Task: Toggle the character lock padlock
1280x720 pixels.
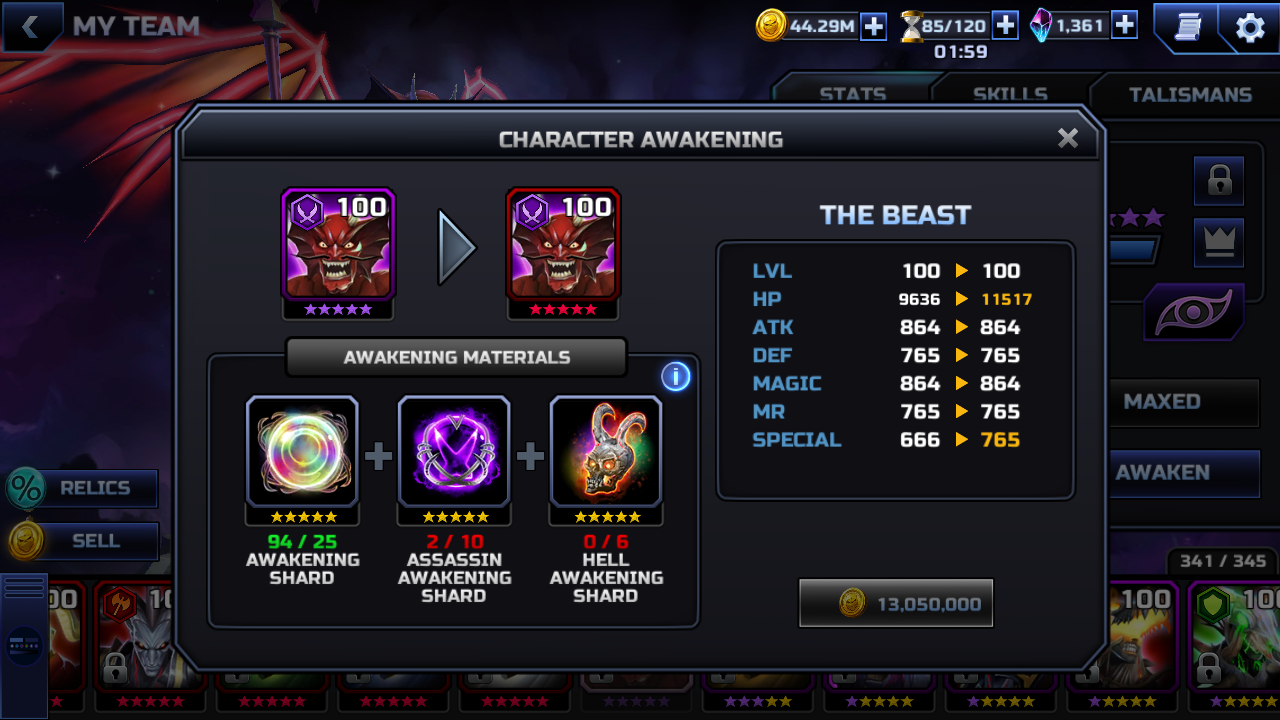Action: (x=1218, y=181)
